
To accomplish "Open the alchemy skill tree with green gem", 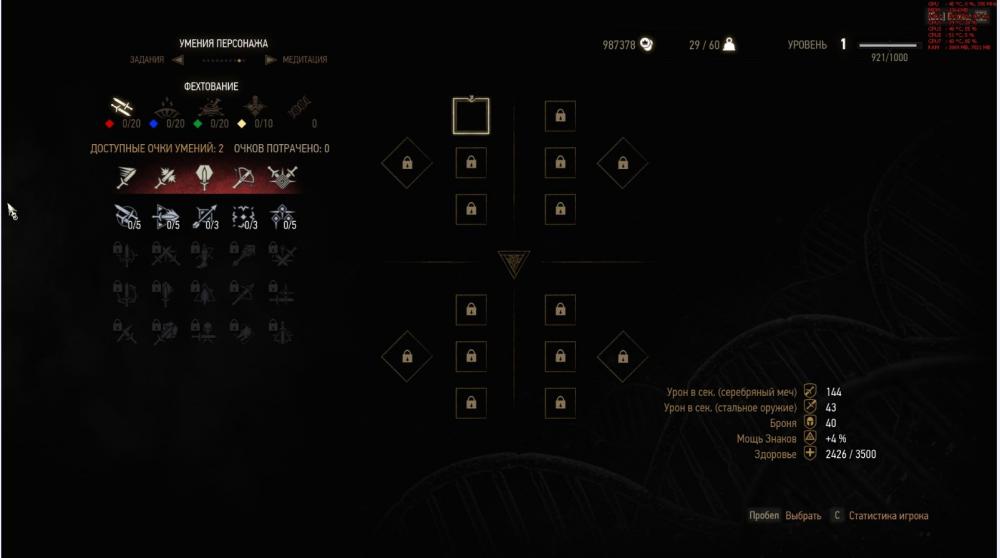I will coord(210,107).
